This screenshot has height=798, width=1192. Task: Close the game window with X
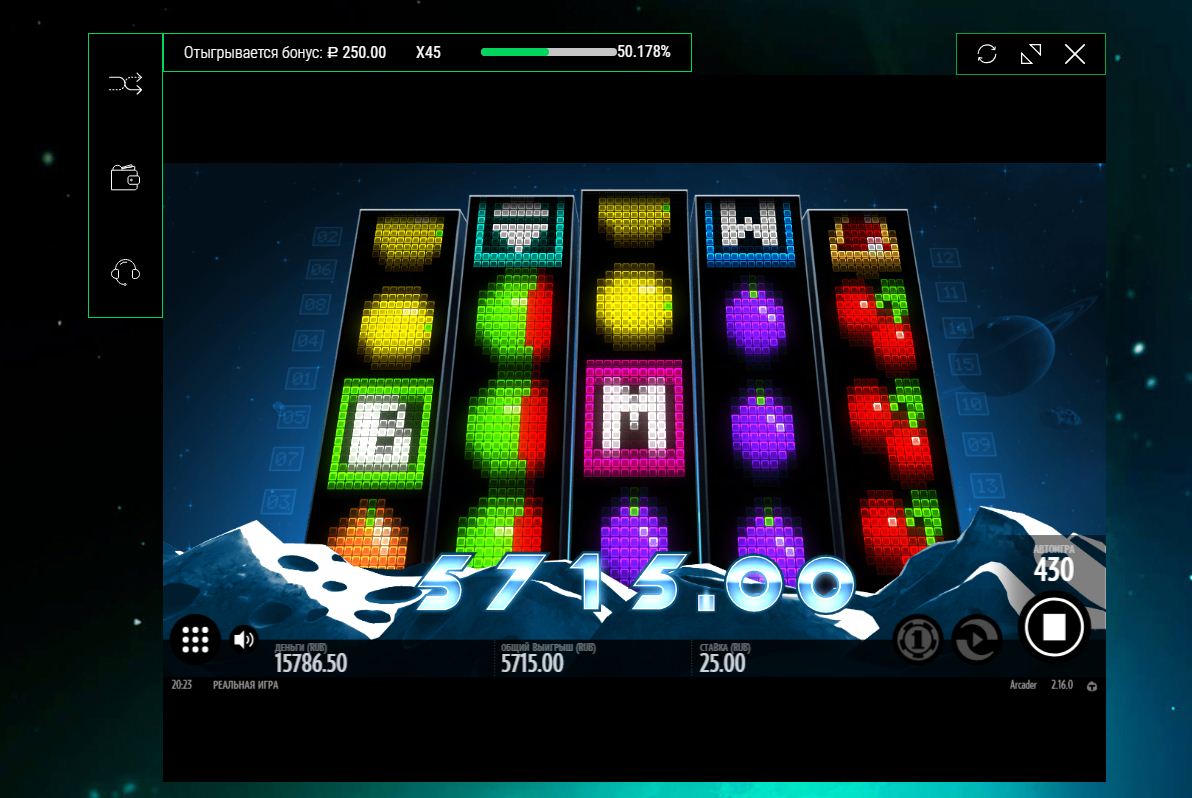tap(1075, 54)
